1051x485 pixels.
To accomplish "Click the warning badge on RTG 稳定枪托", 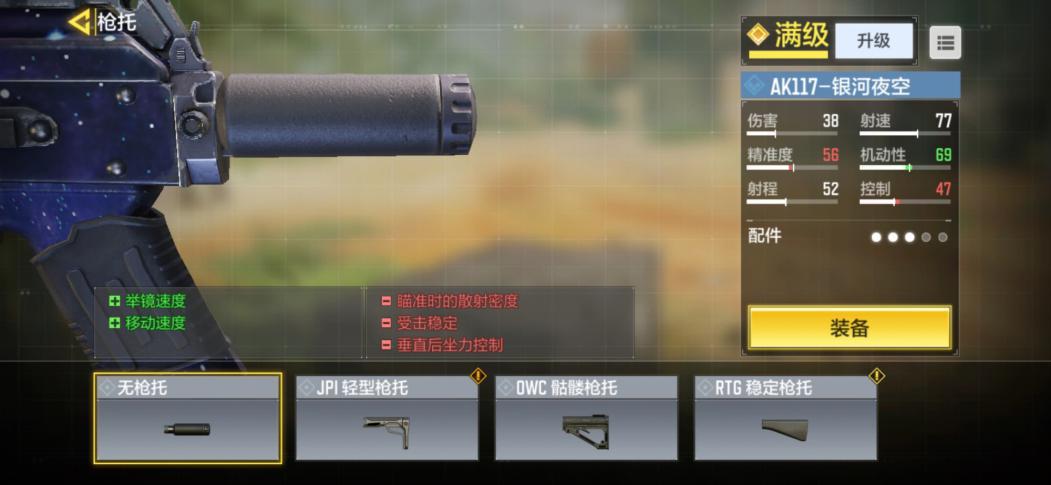I will [876, 377].
